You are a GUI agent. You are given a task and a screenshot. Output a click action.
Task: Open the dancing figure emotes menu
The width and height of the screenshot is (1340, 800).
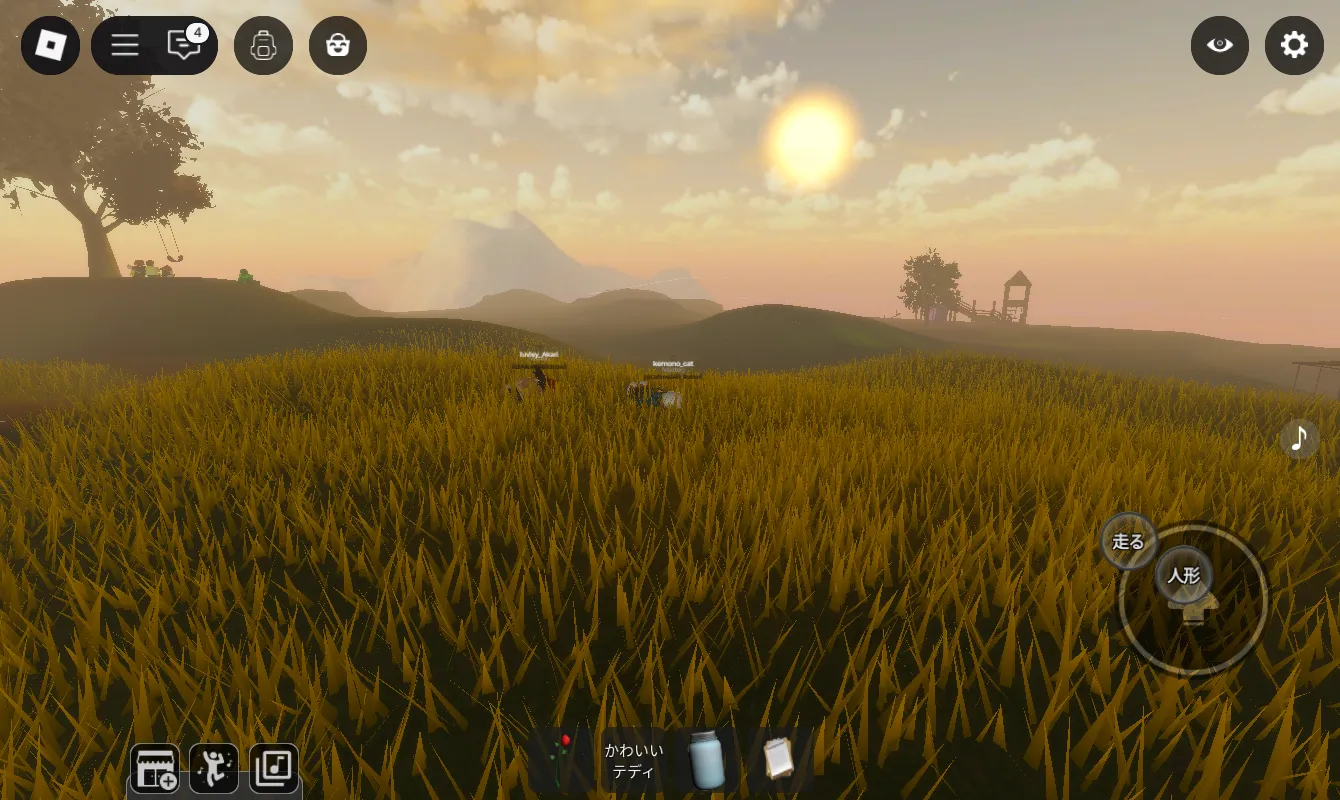214,768
